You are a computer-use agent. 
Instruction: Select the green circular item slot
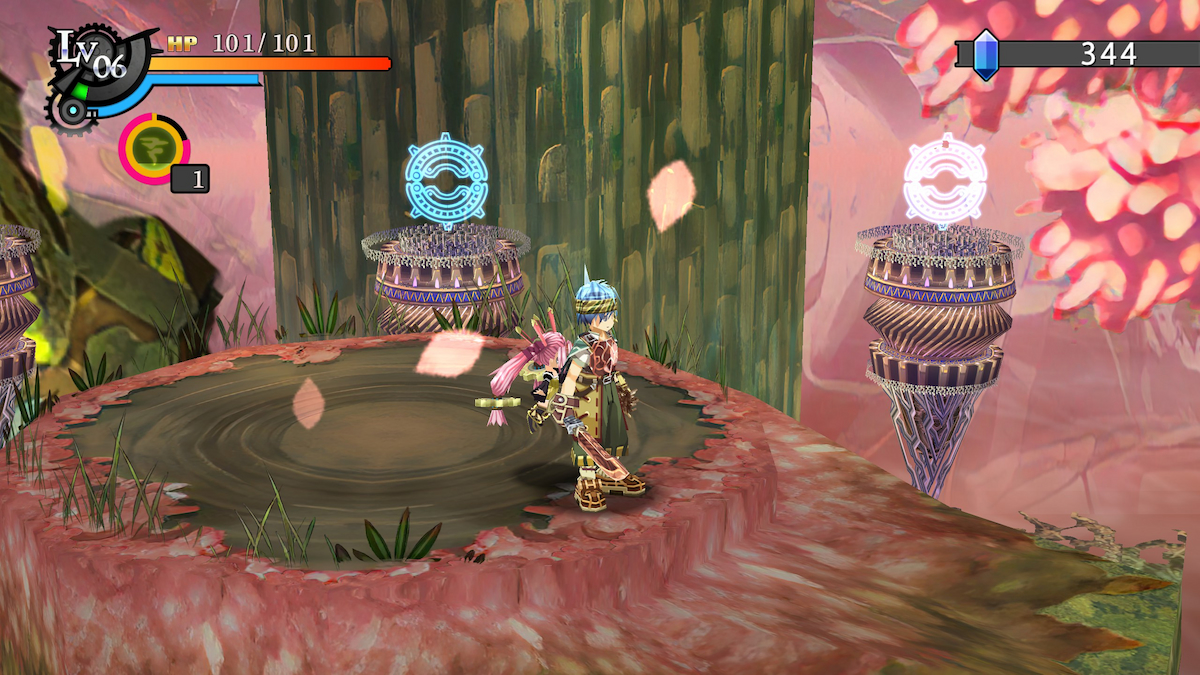pos(154,149)
